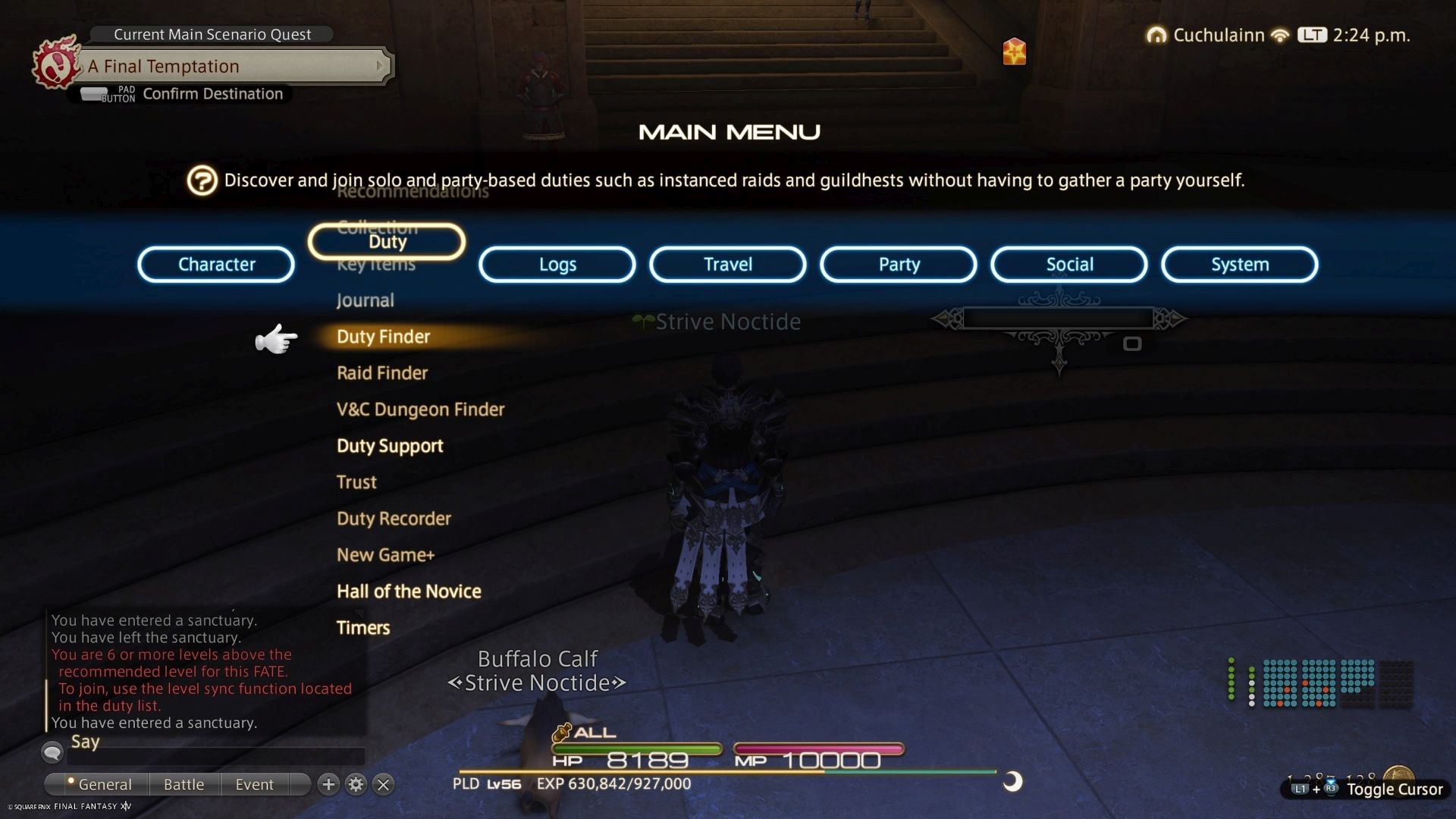The width and height of the screenshot is (1456, 819).
Task: Click the X icon beside the chat tabs
Action: tap(383, 785)
